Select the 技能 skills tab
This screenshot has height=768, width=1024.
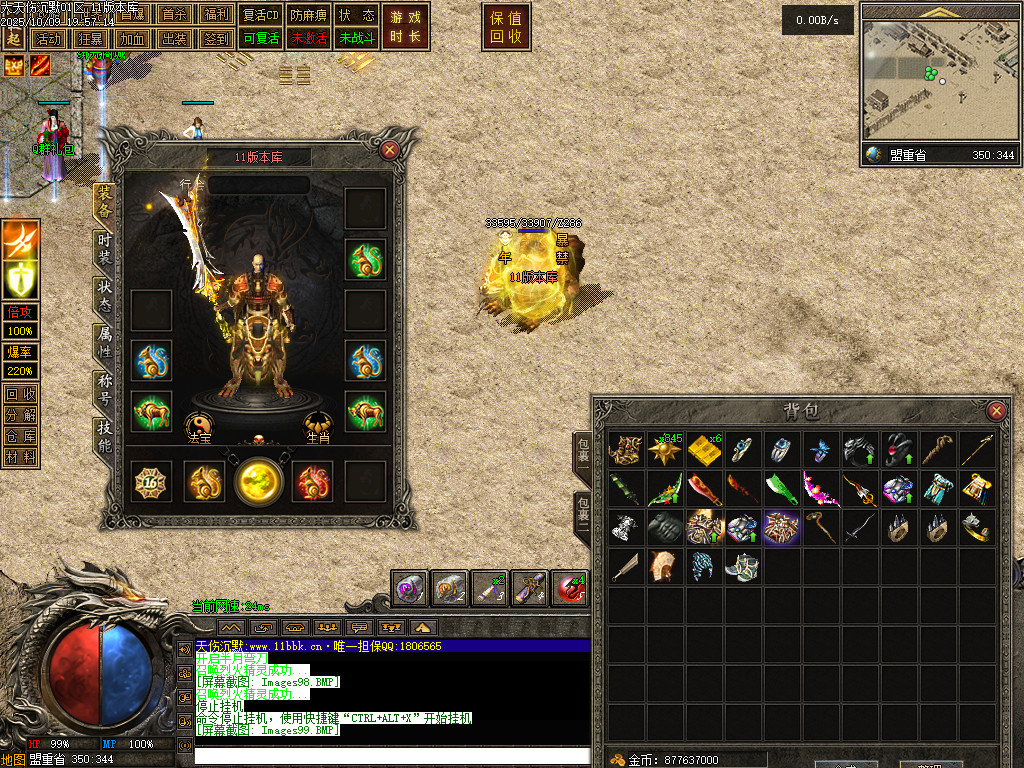click(x=104, y=437)
